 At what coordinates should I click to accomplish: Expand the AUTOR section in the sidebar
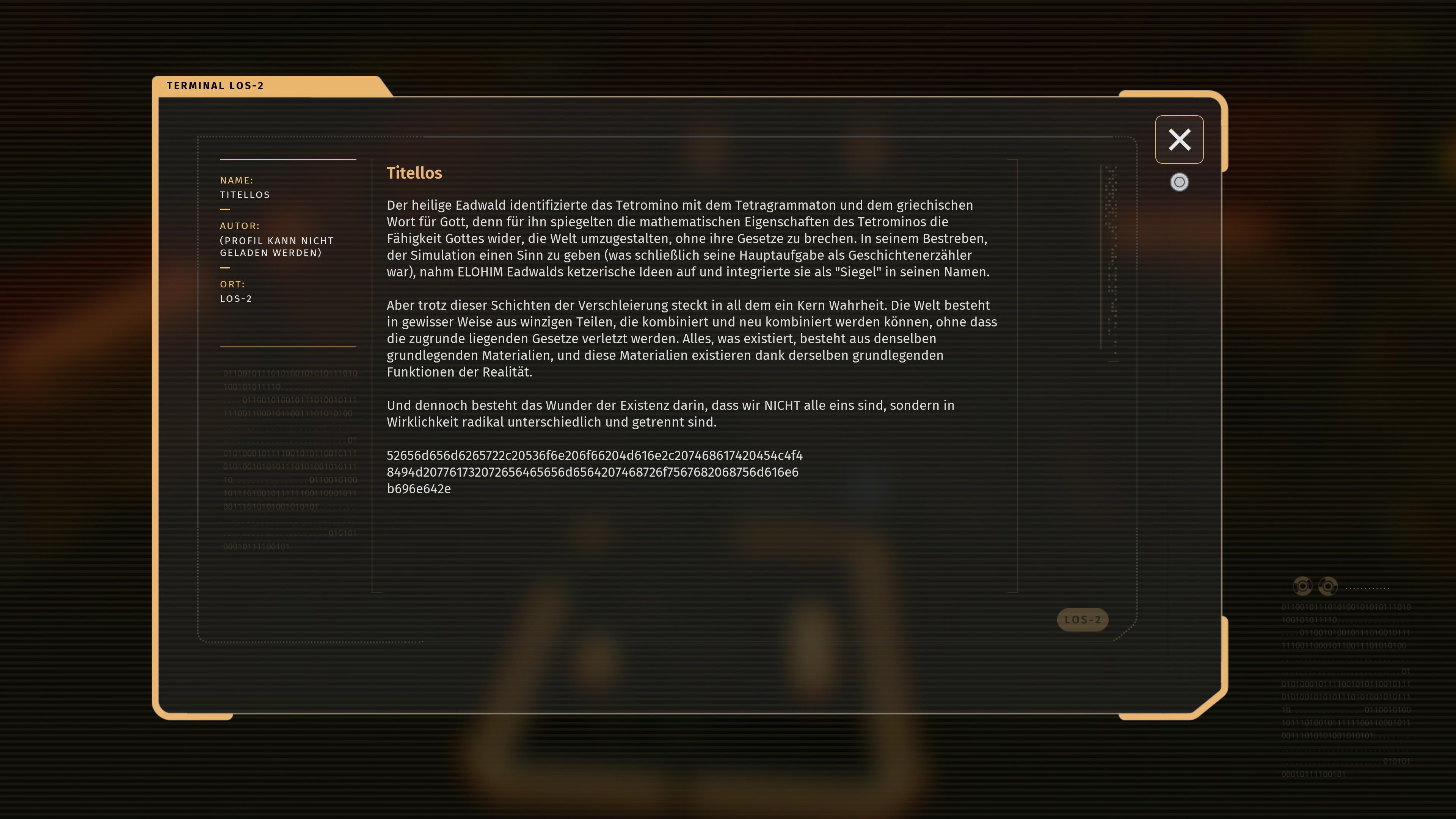240,226
